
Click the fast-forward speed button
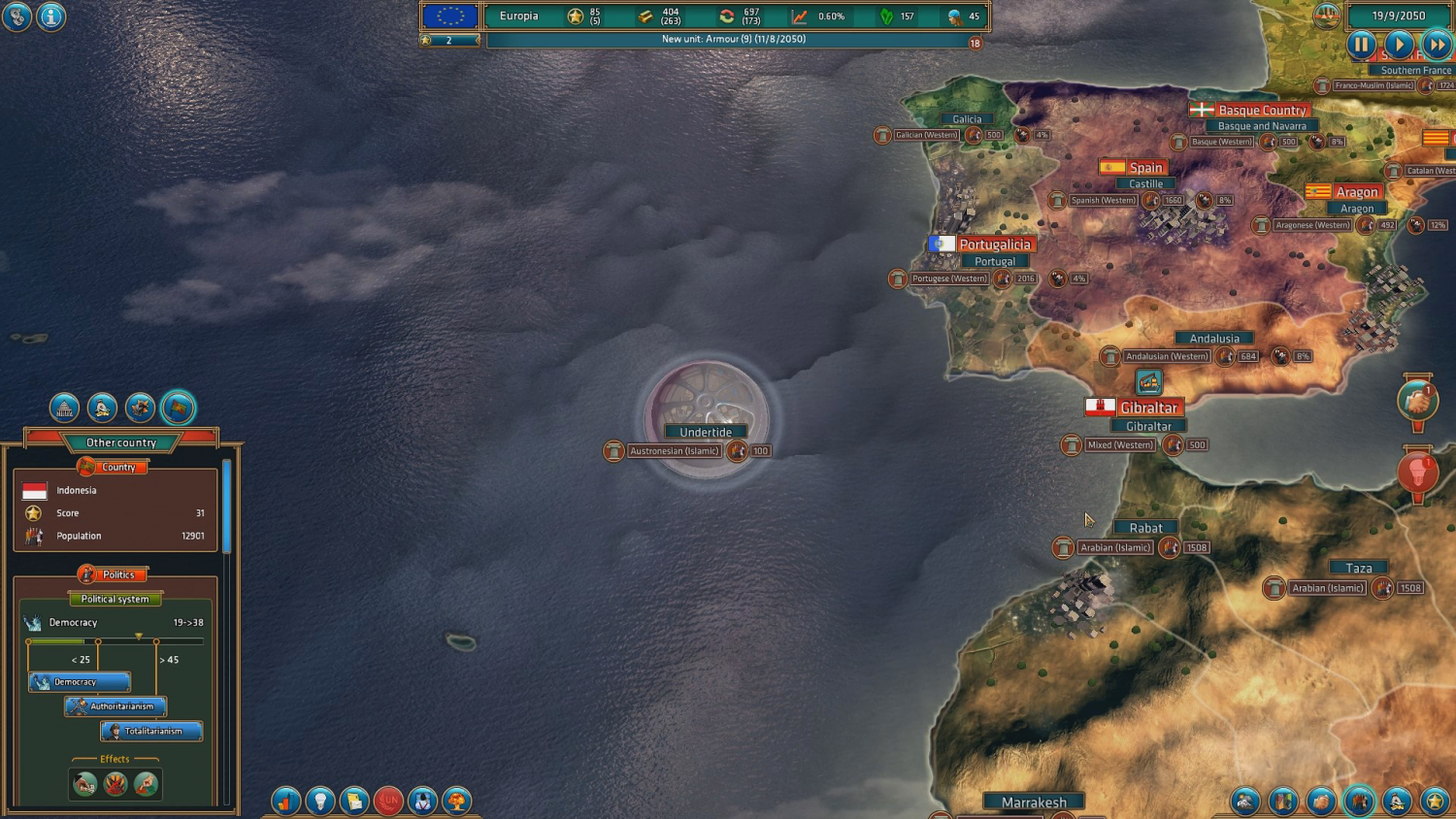click(x=1437, y=45)
